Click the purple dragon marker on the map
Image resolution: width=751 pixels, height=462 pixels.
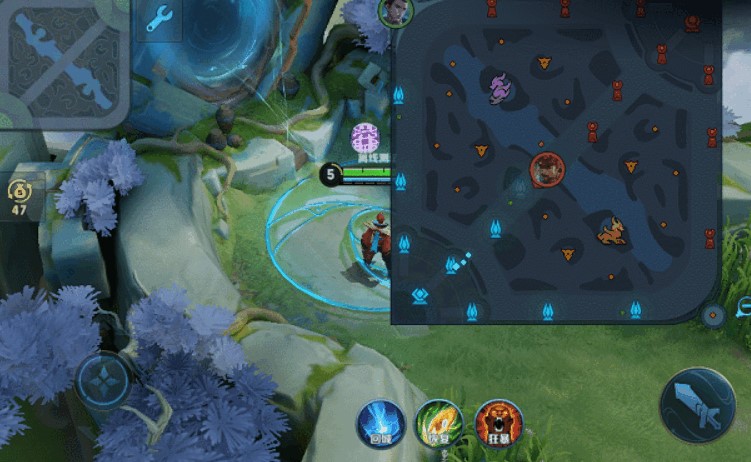point(499,90)
